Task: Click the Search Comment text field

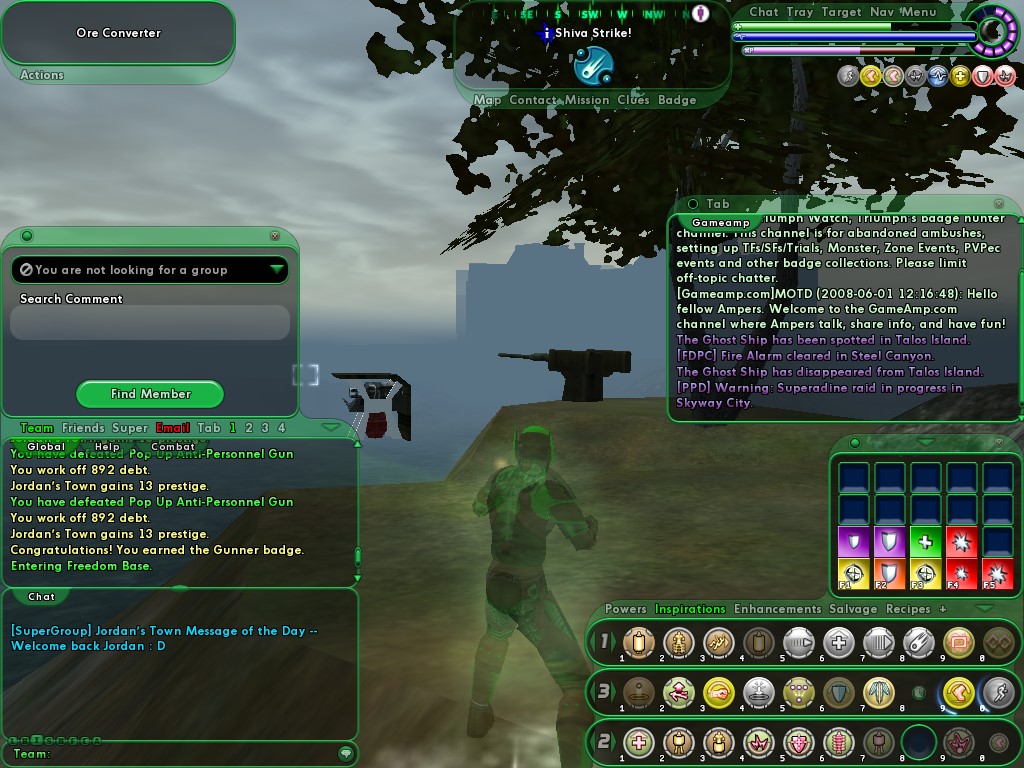Action: (x=150, y=323)
